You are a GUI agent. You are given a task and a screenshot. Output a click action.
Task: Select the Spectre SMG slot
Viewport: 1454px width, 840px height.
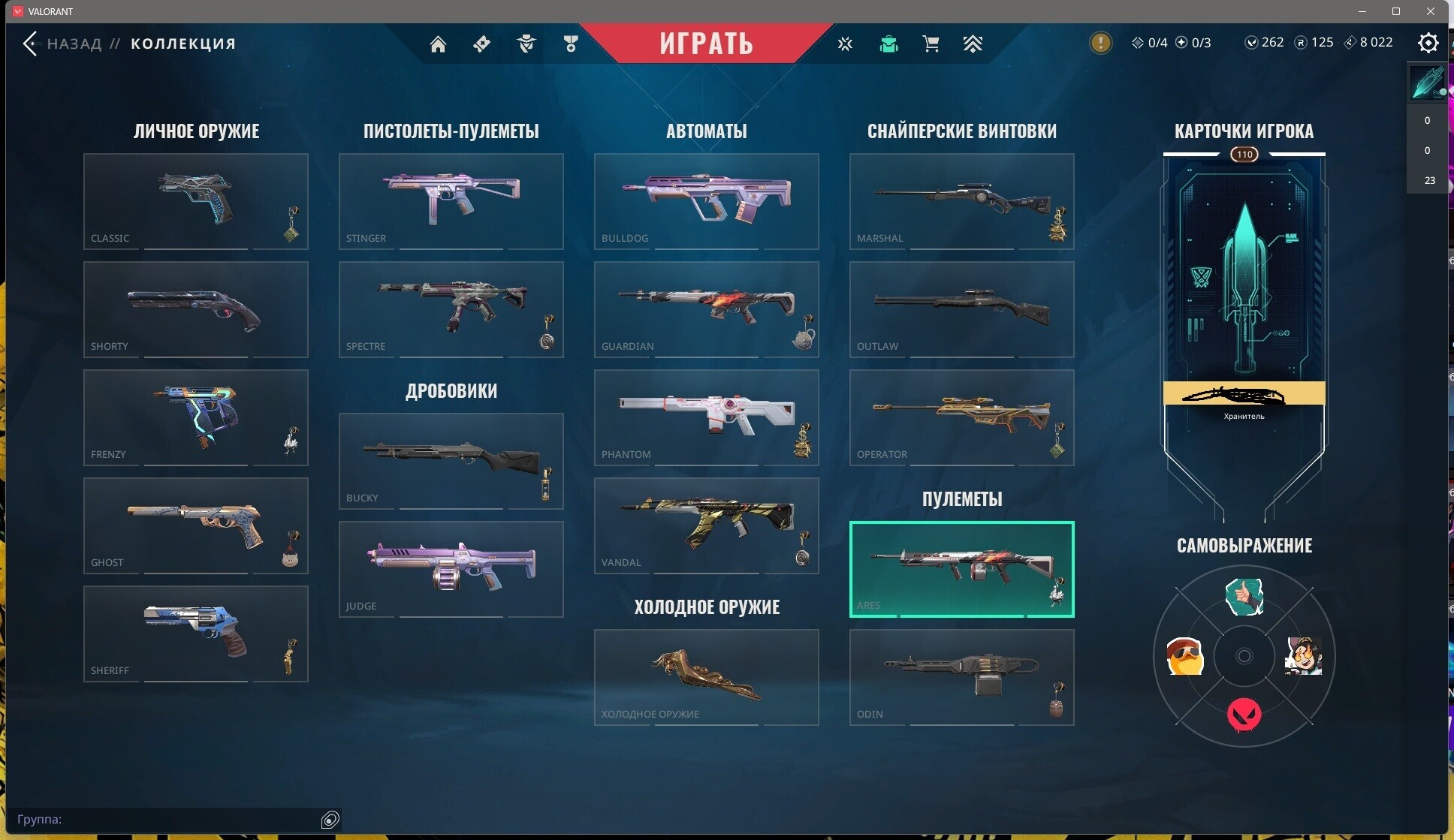[x=451, y=309]
